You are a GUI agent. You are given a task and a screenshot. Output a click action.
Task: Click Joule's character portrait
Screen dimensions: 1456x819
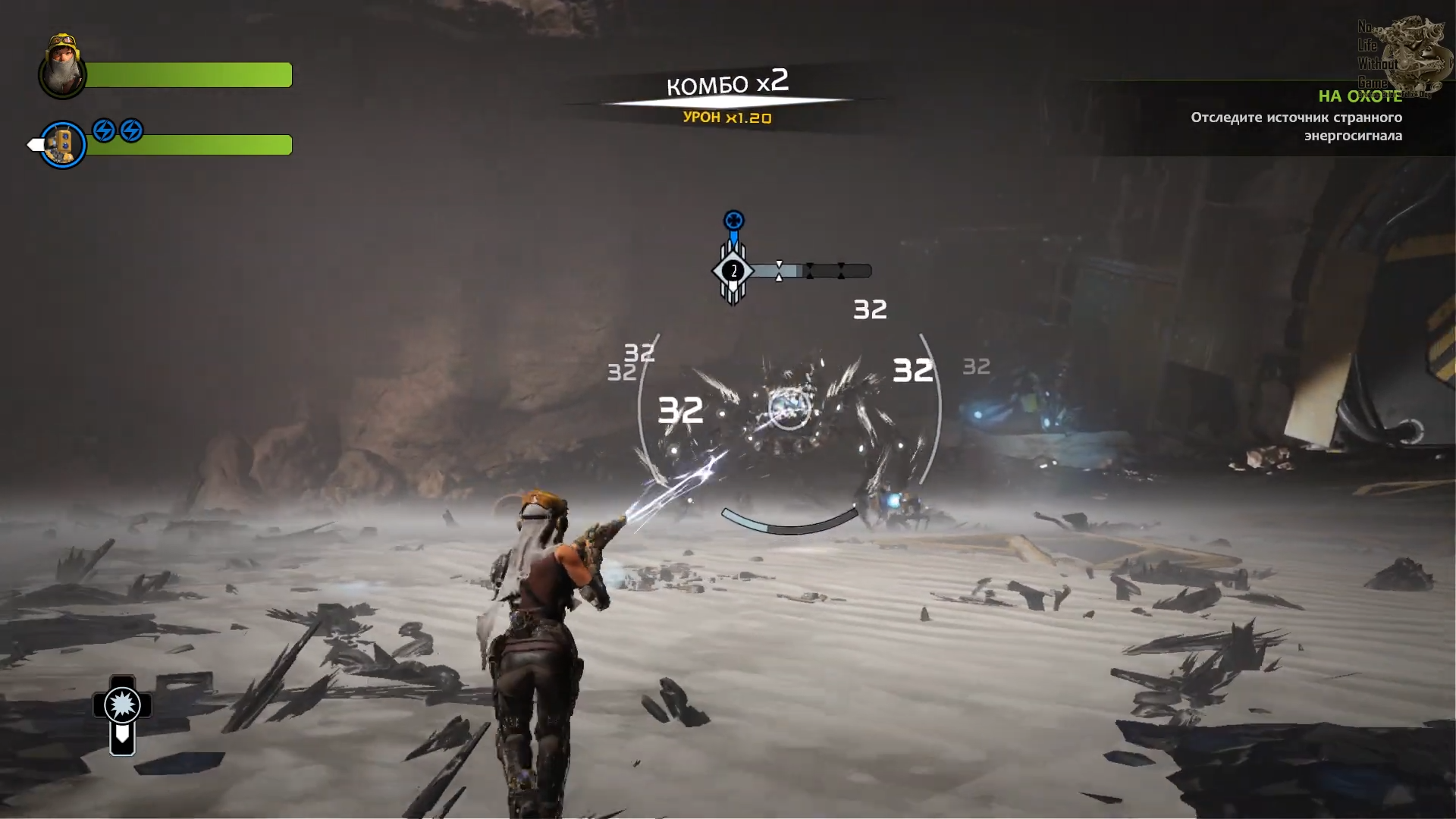[62, 67]
